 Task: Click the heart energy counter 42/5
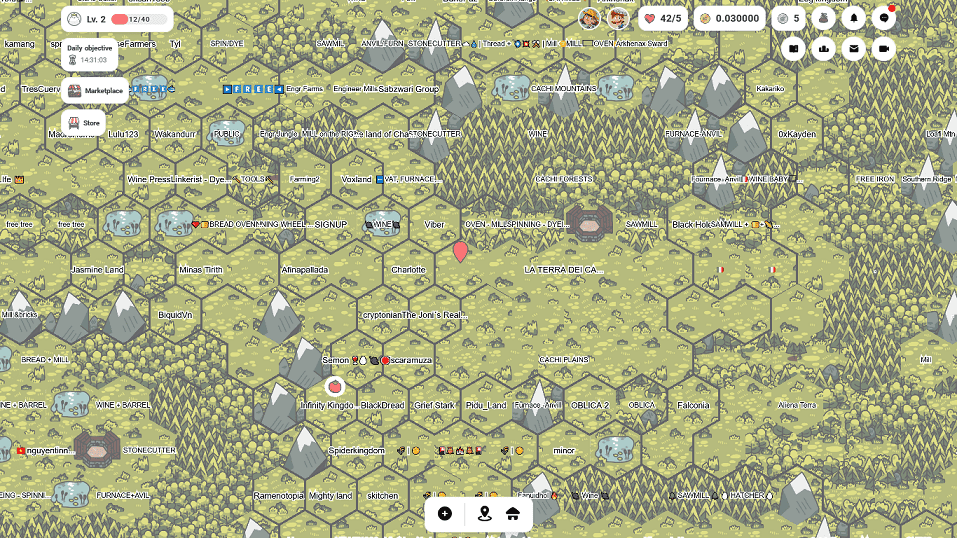662,18
